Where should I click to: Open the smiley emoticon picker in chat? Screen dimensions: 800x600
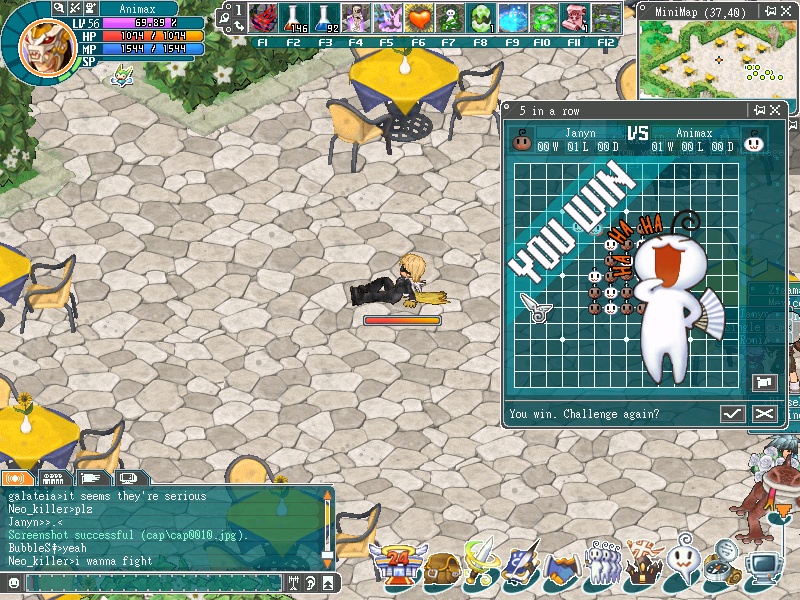tap(13, 582)
